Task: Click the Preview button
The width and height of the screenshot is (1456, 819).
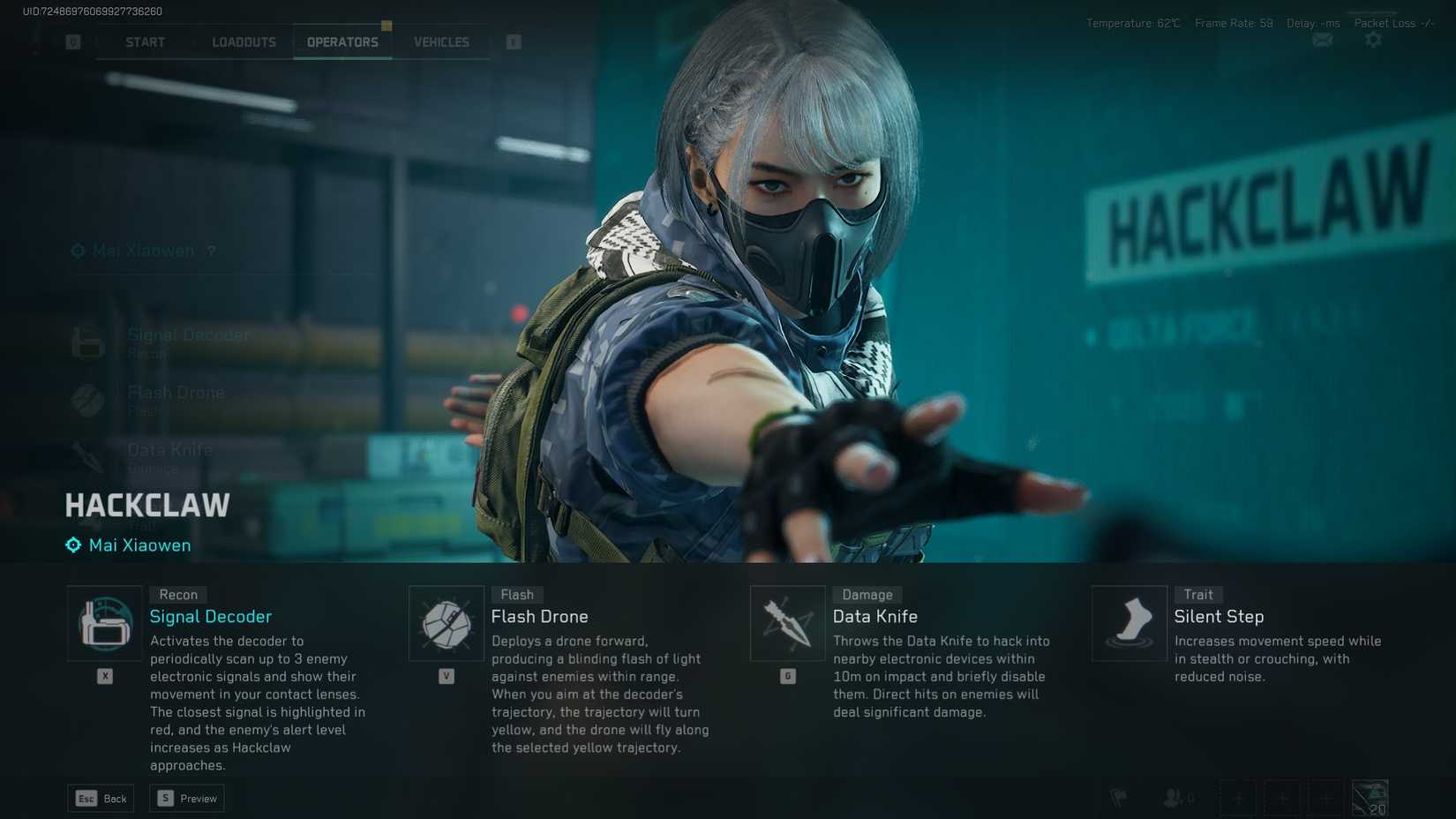Action: point(186,798)
